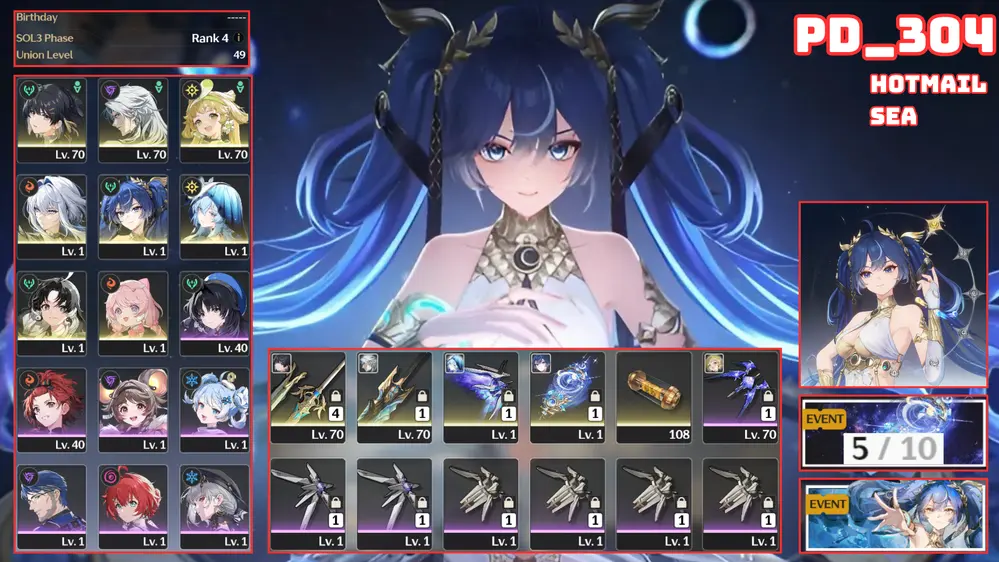Viewport: 999px width, 562px height.
Task: Choose the blonde girl Lv. 70 character
Action: (x=215, y=119)
